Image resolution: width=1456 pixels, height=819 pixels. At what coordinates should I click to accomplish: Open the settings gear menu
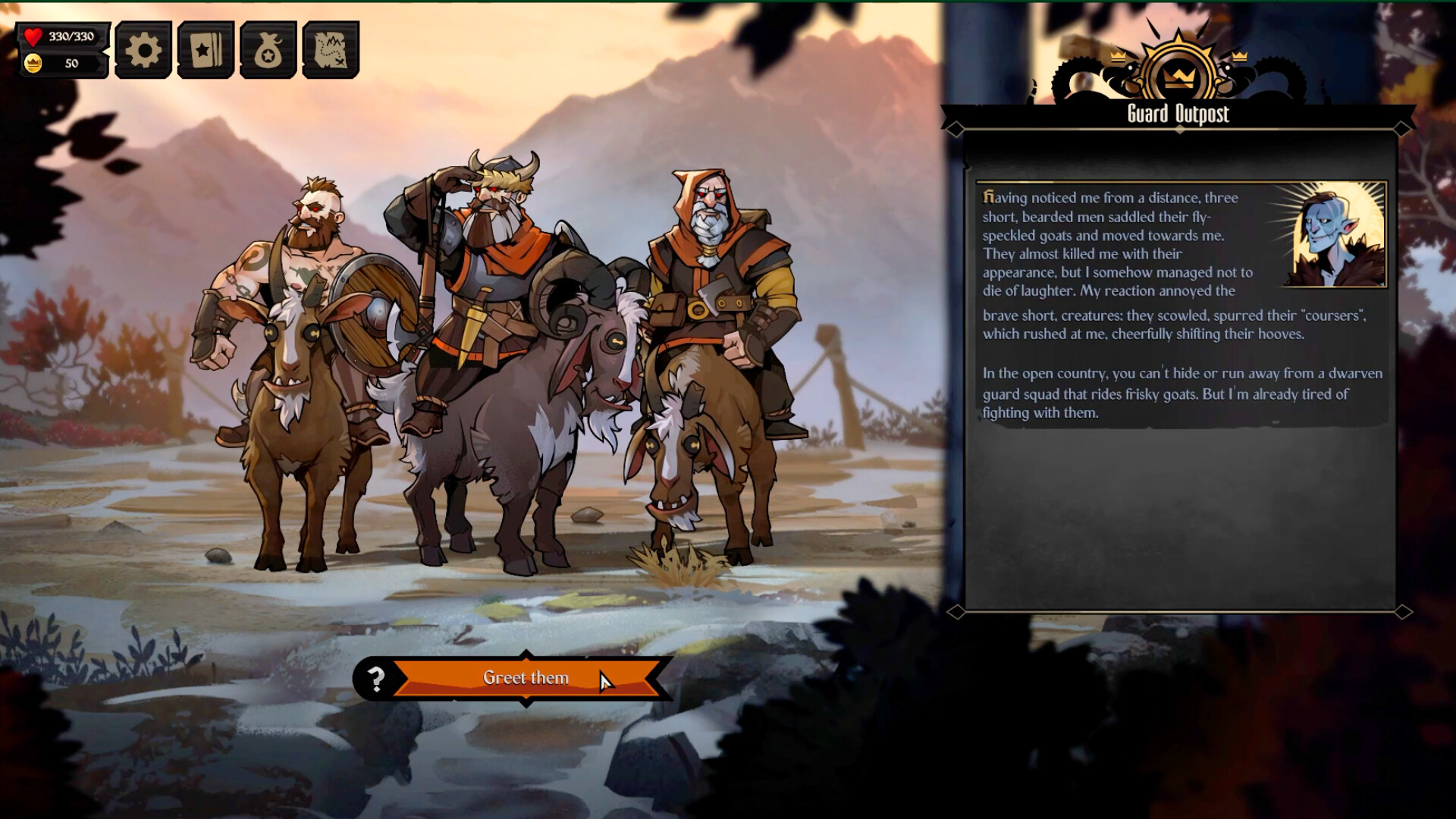click(142, 49)
